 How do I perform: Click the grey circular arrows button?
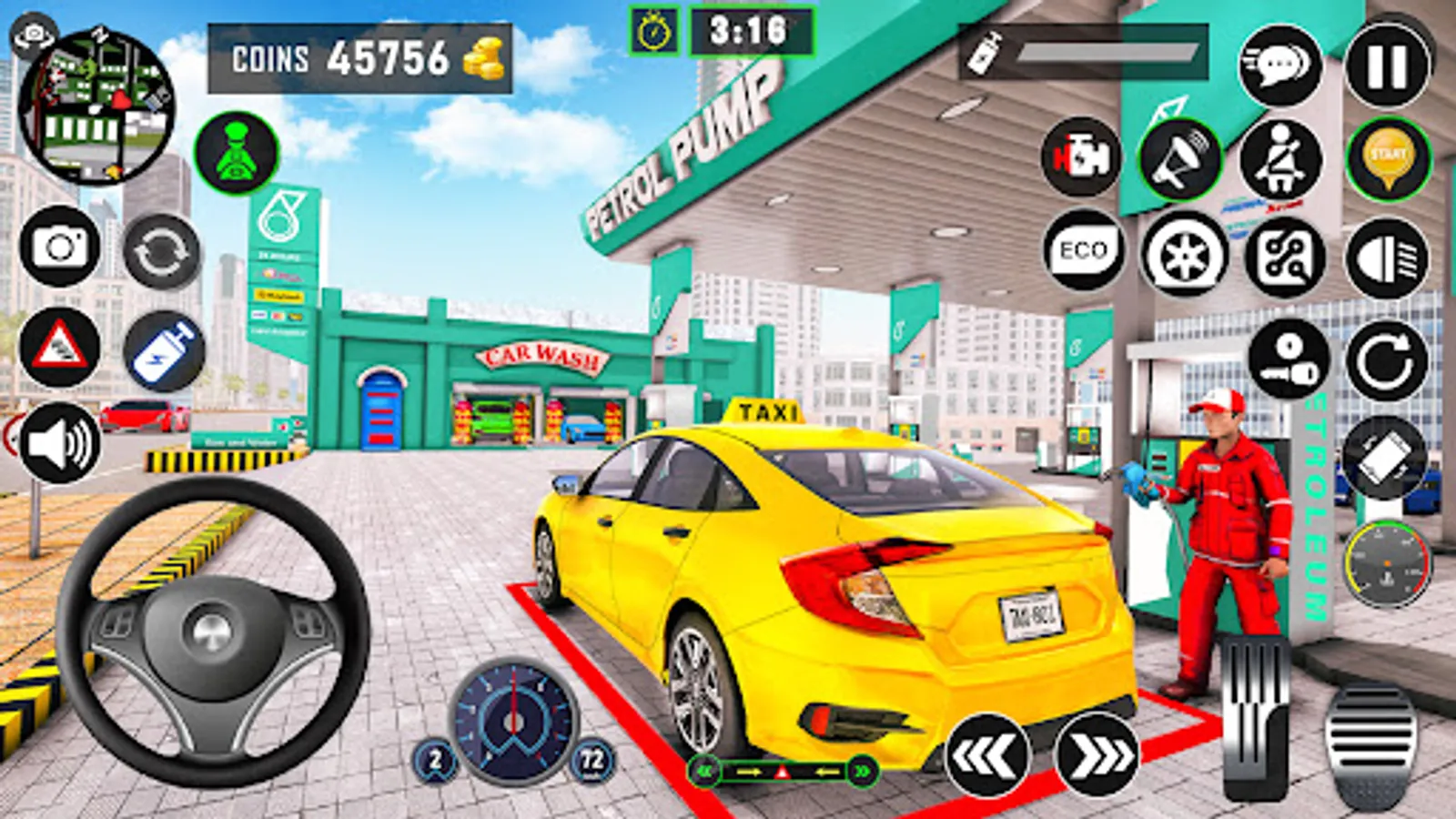tap(162, 251)
